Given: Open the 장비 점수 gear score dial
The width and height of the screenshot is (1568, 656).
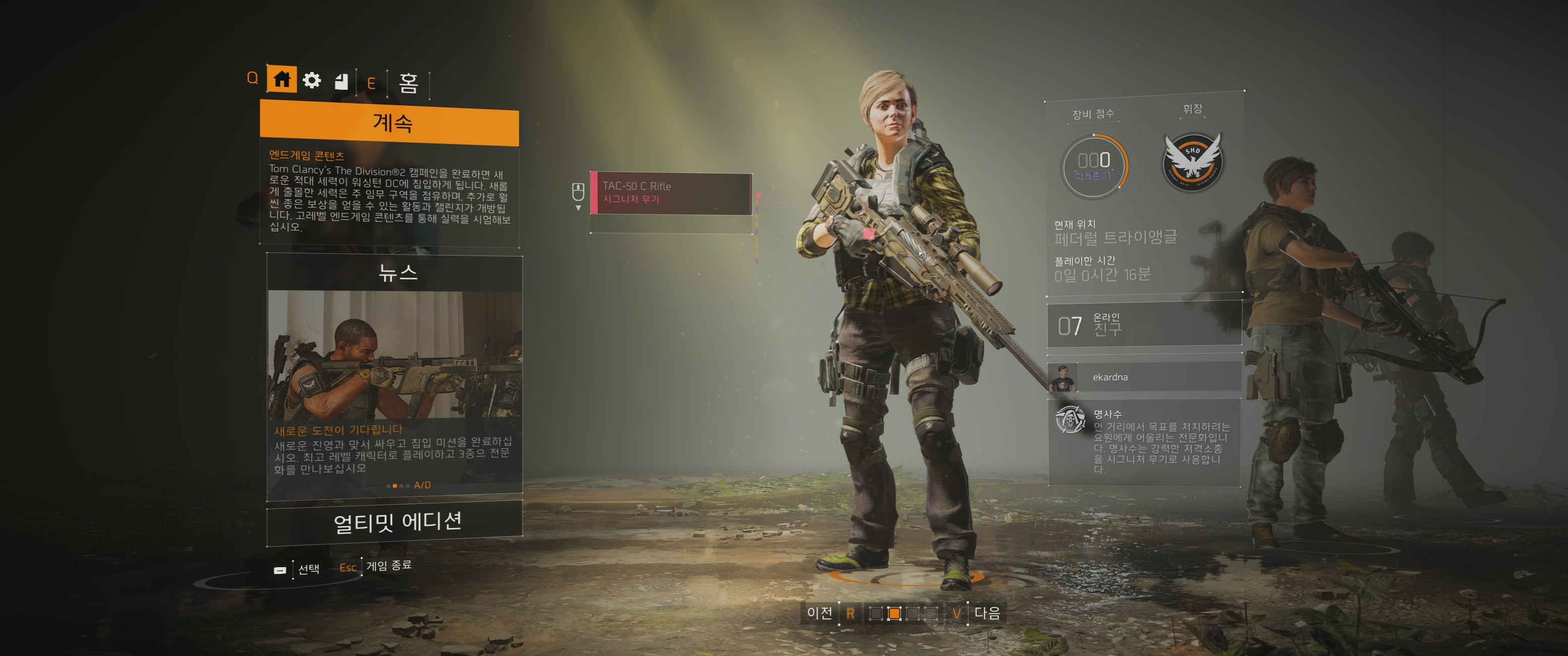Looking at the screenshot, I should coord(1094,166).
